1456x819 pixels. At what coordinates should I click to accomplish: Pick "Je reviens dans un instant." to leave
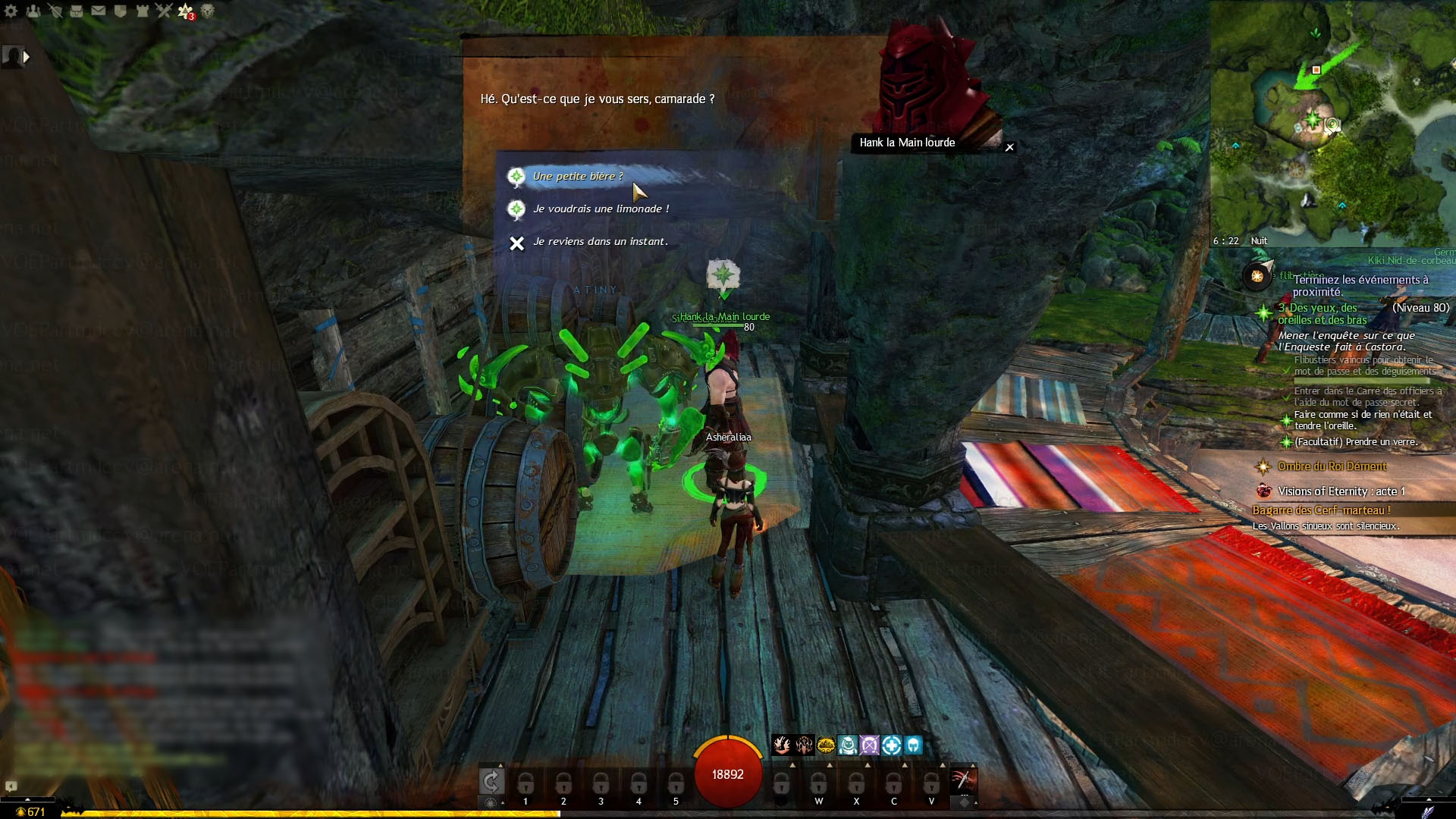tap(600, 242)
